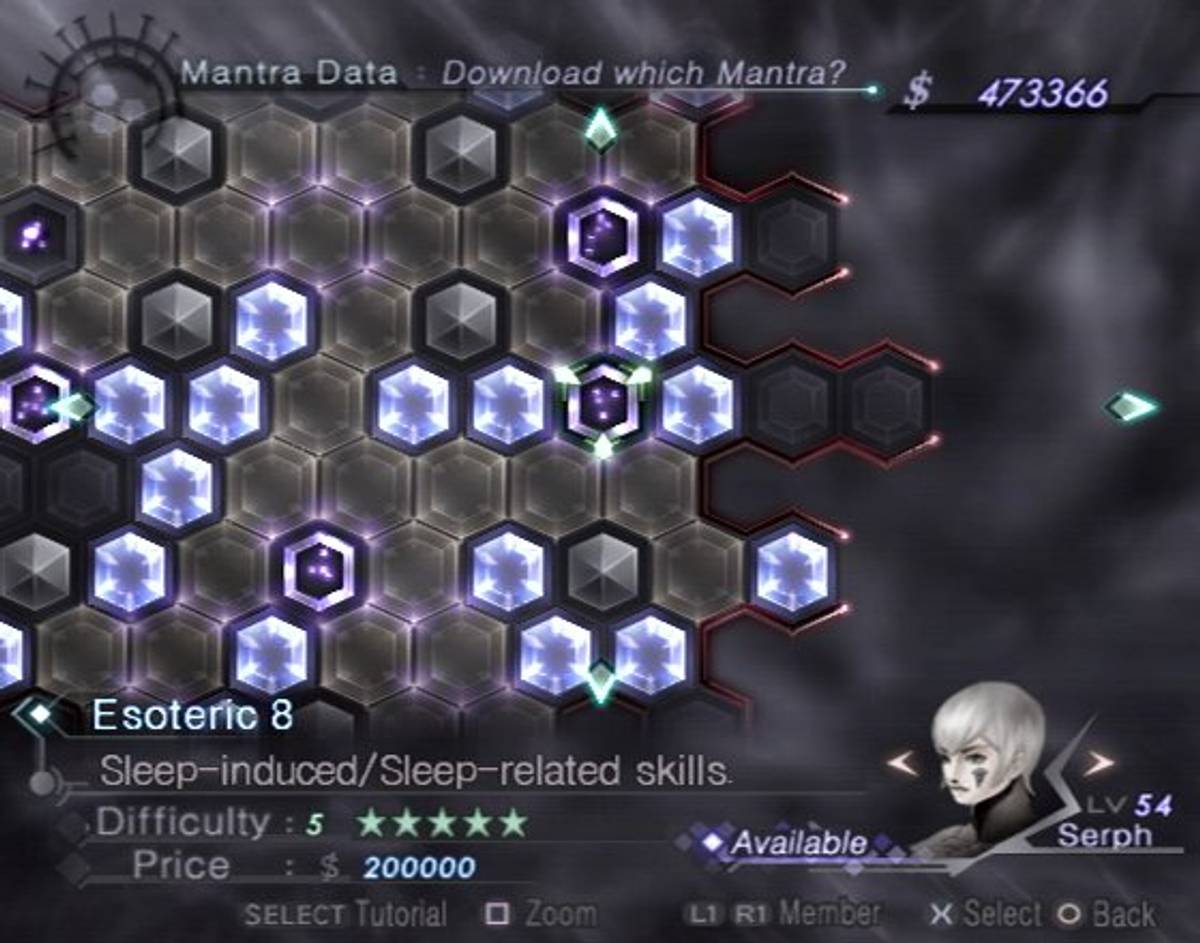Choose the isolated glowing mantra tile outside the red border
Image resolution: width=1200 pixels, height=943 pixels.
tap(791, 571)
